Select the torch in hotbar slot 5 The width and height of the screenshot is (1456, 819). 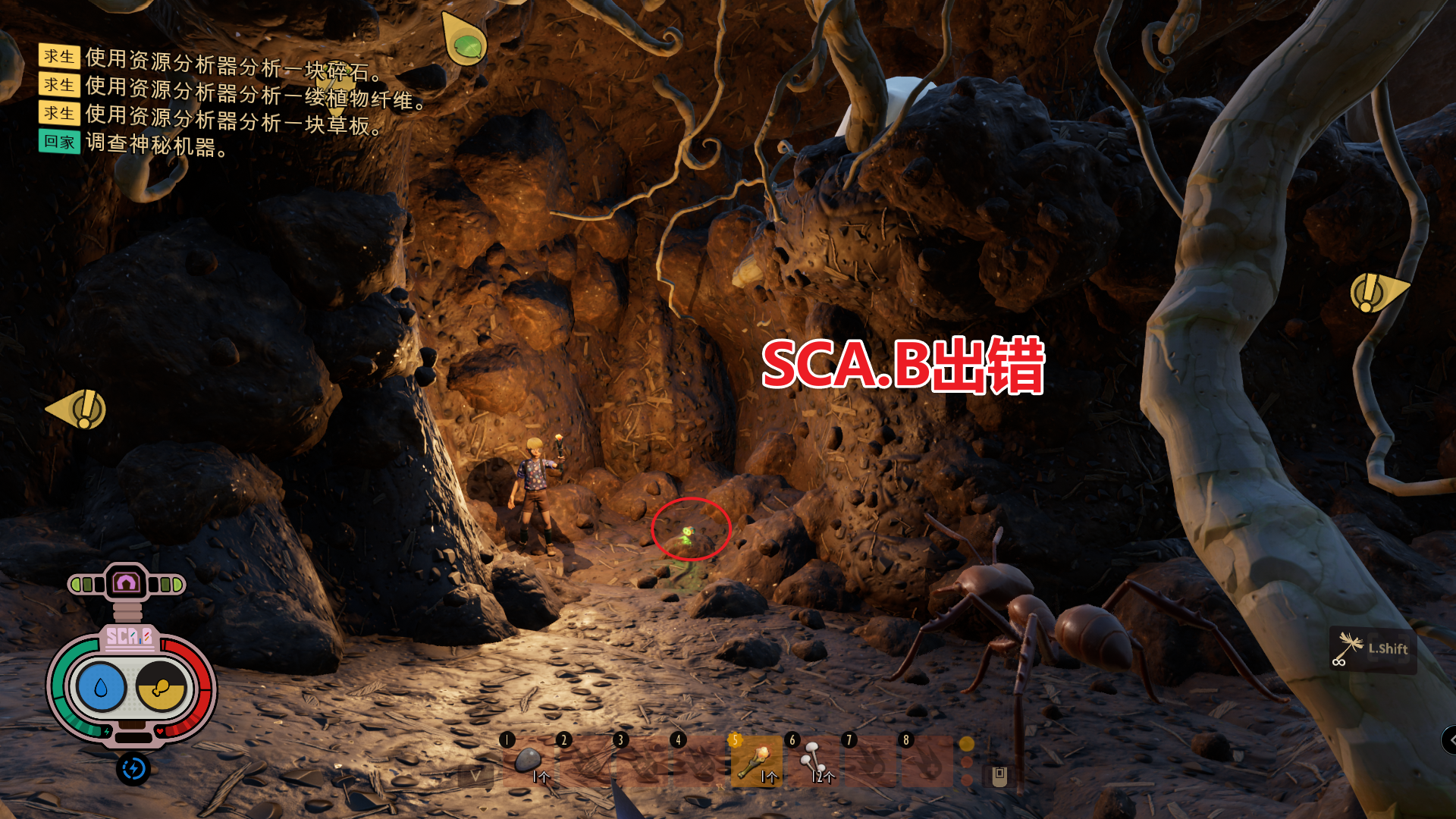click(755, 761)
